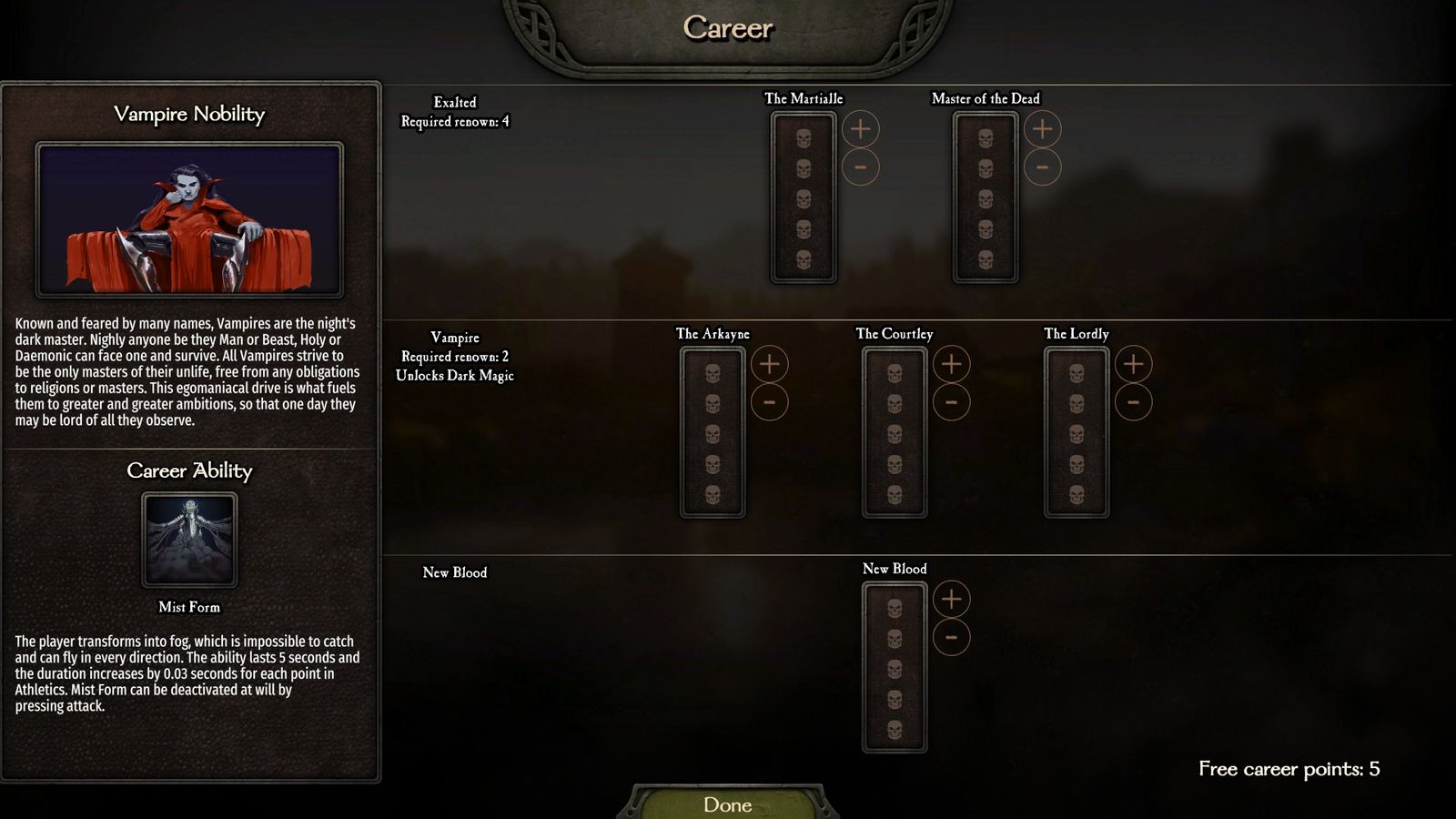Remove a point from The Lordly
This screenshot has width=1456, height=819.
tap(1133, 402)
